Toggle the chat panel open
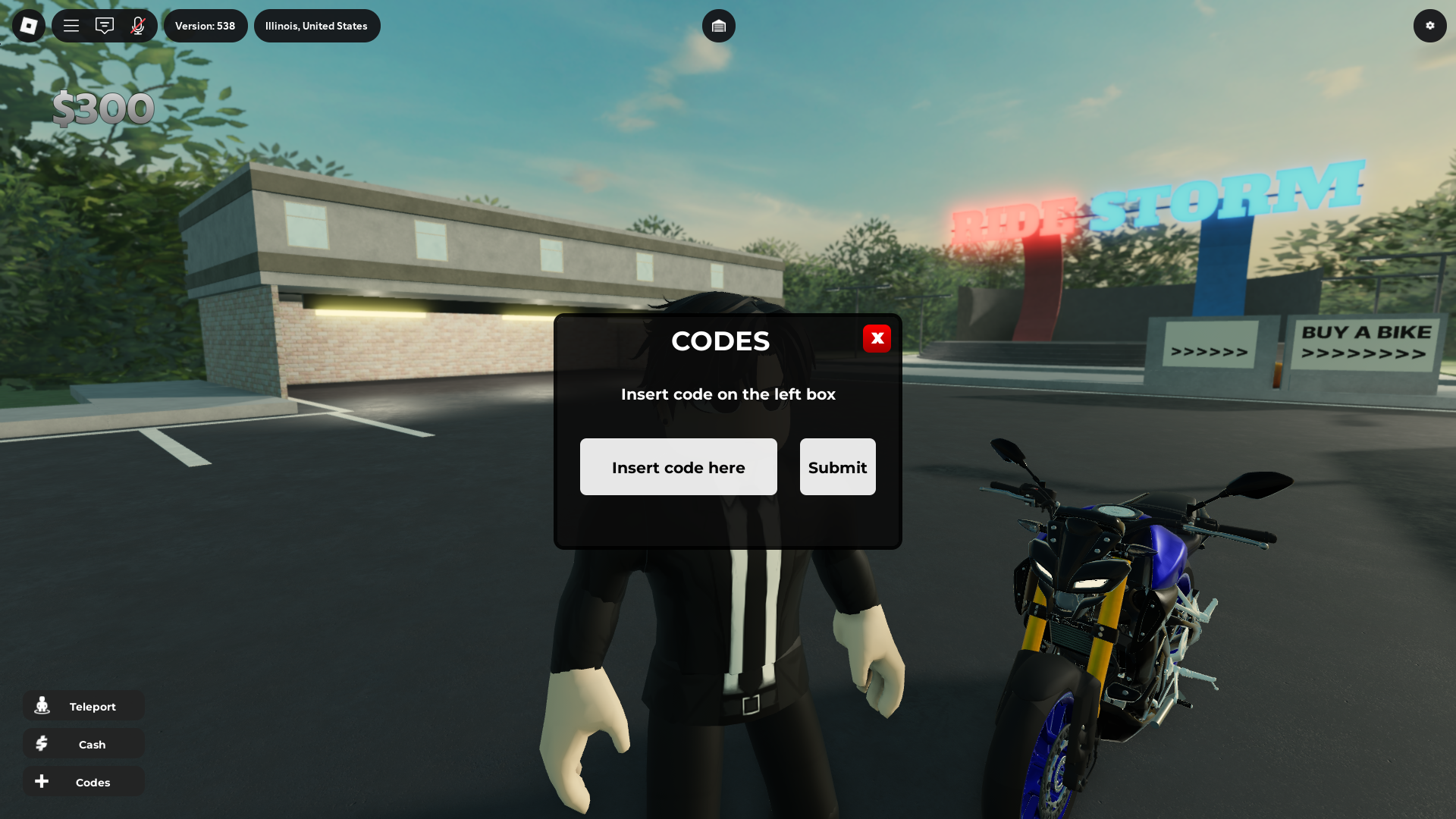The height and width of the screenshot is (819, 1456). pos(104,25)
